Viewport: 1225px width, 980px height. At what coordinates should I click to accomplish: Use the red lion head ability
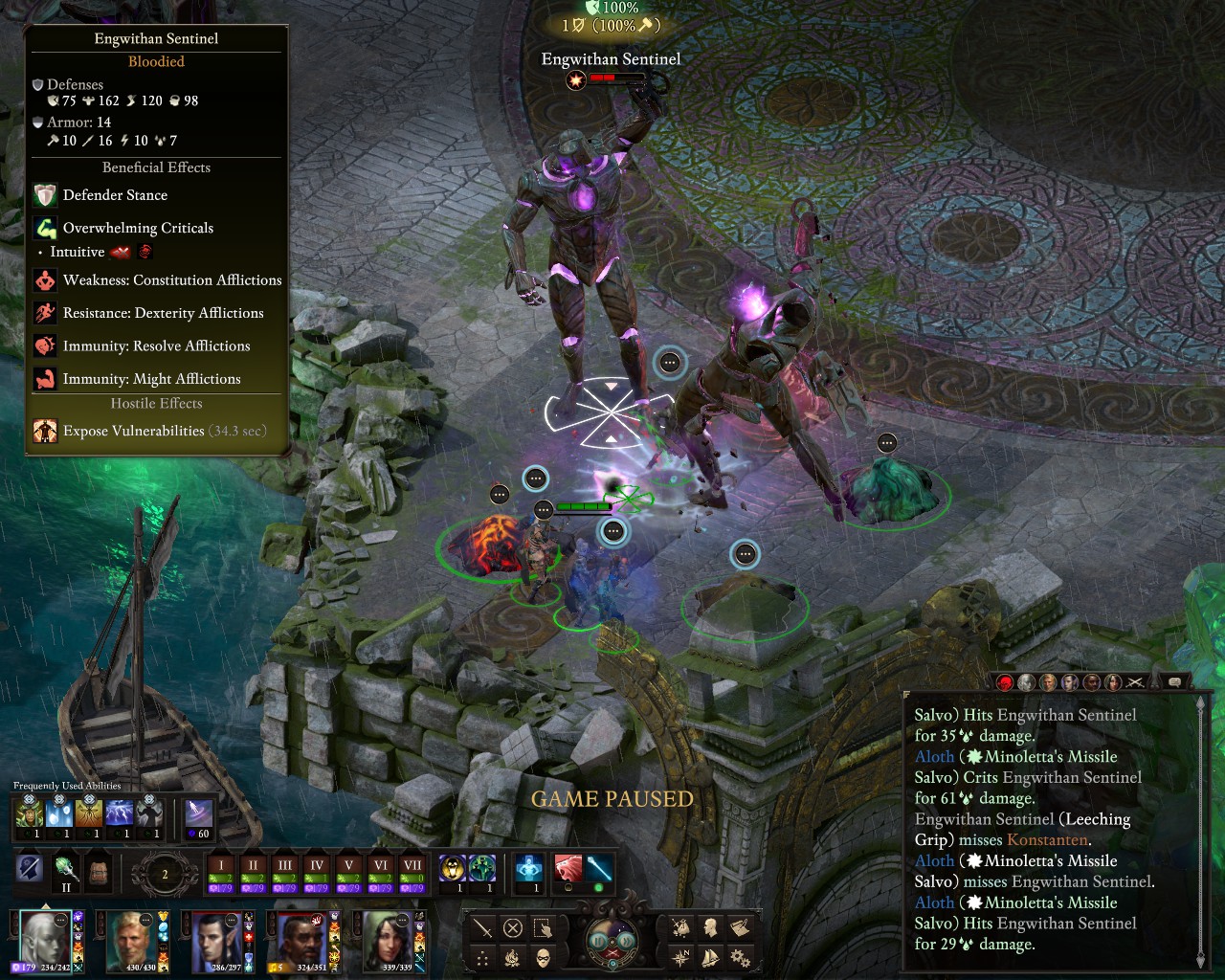(x=568, y=869)
